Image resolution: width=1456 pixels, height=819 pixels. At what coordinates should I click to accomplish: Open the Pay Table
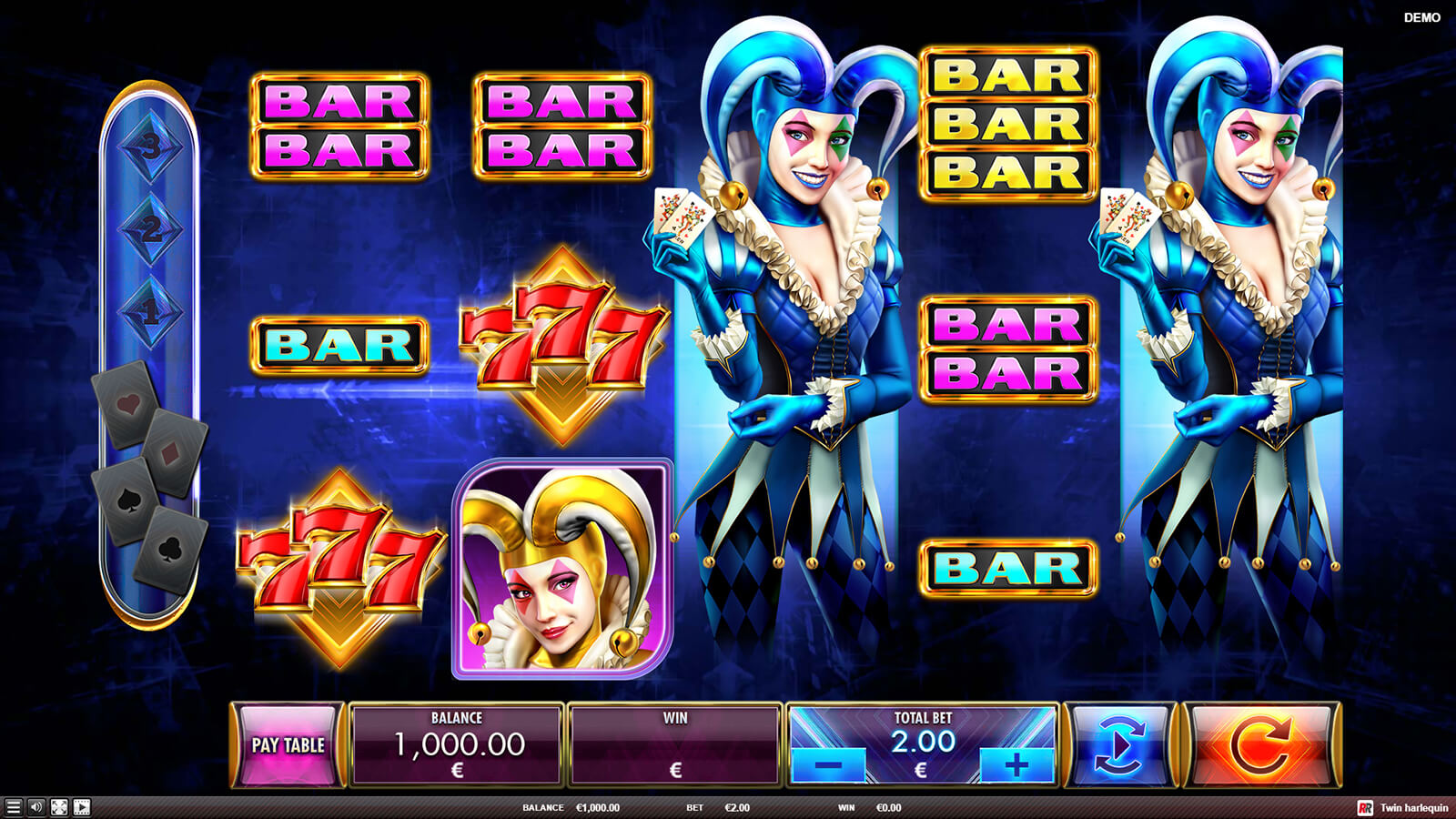[x=288, y=745]
